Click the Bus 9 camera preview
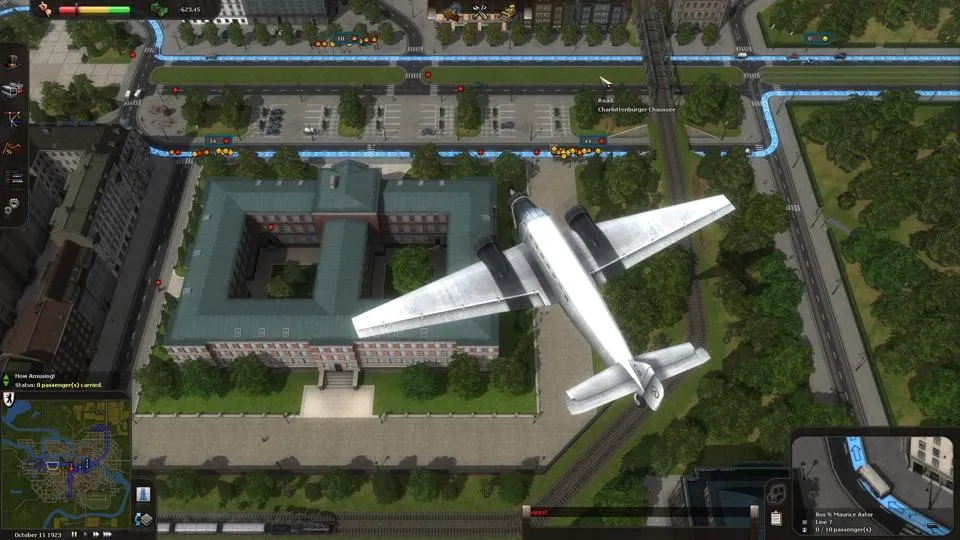The image size is (960, 540). tap(872, 471)
